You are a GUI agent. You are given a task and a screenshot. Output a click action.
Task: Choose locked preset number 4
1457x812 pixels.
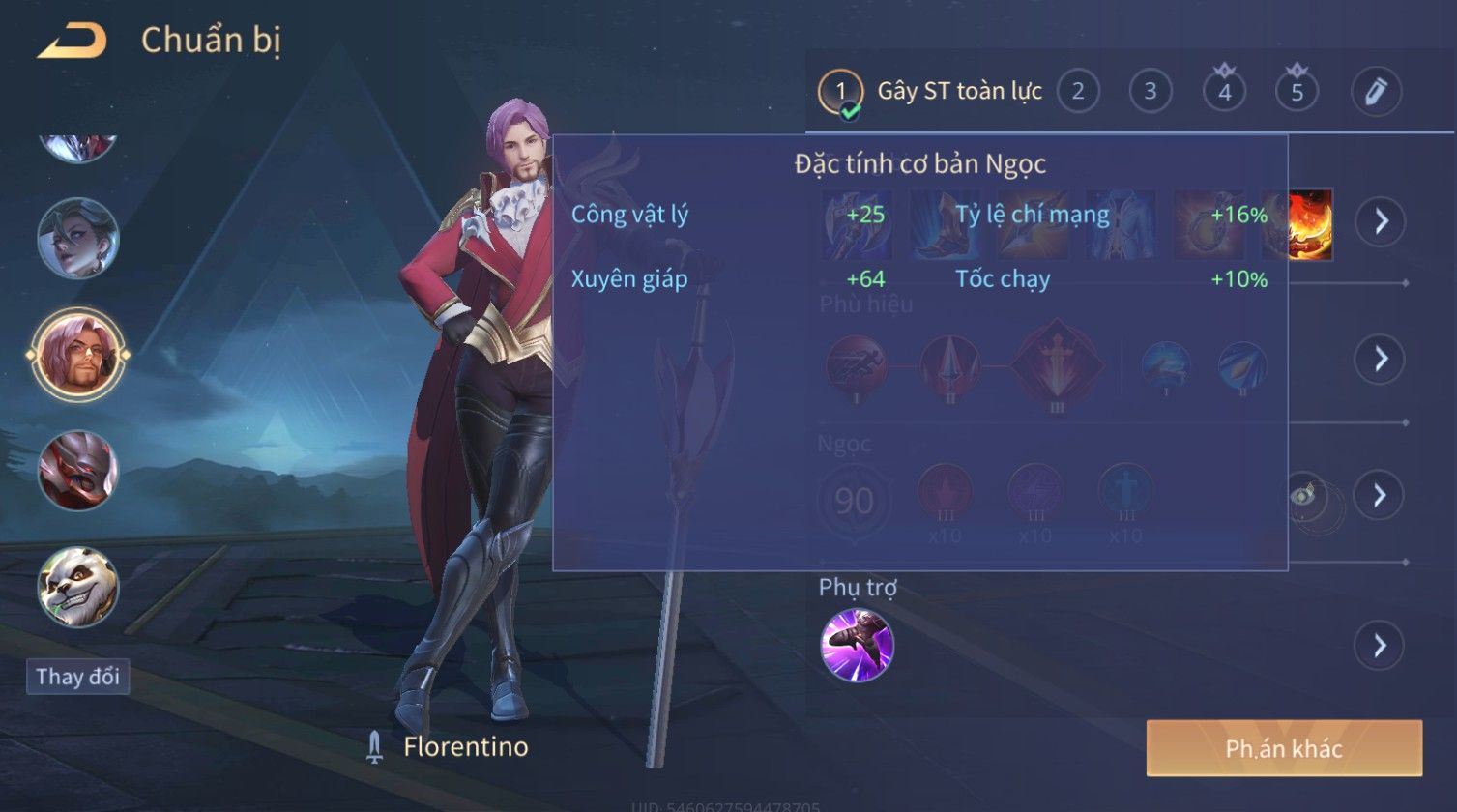1224,93
